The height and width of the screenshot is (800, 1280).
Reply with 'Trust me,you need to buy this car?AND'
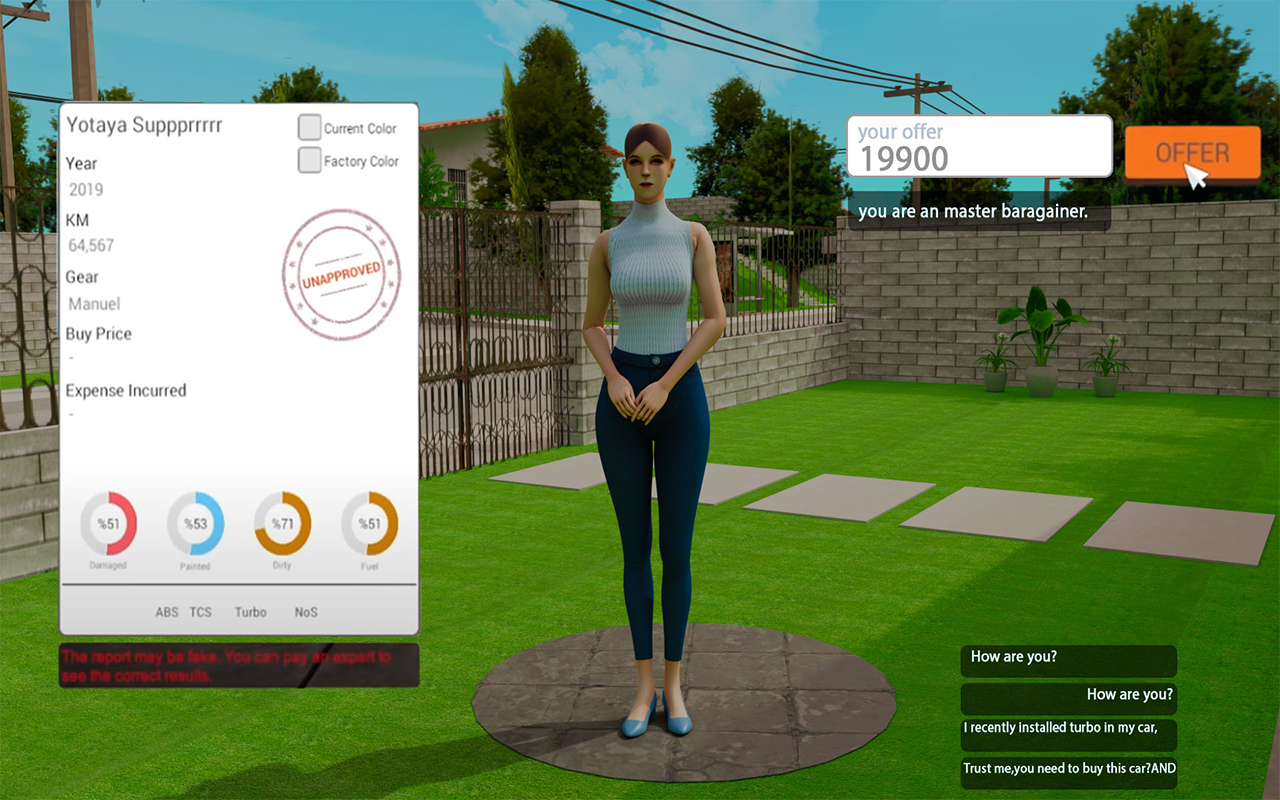pos(1068,769)
